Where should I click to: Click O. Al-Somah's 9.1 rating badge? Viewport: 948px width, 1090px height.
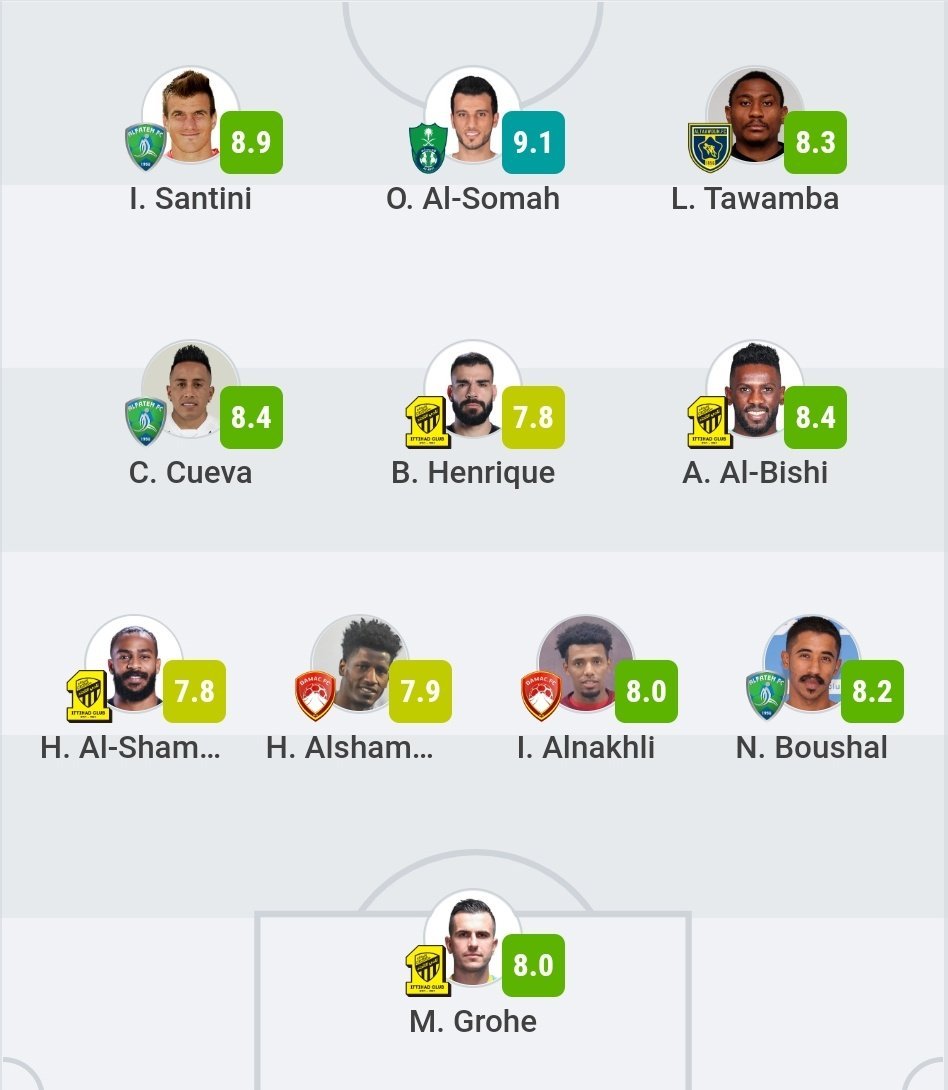coord(533,142)
